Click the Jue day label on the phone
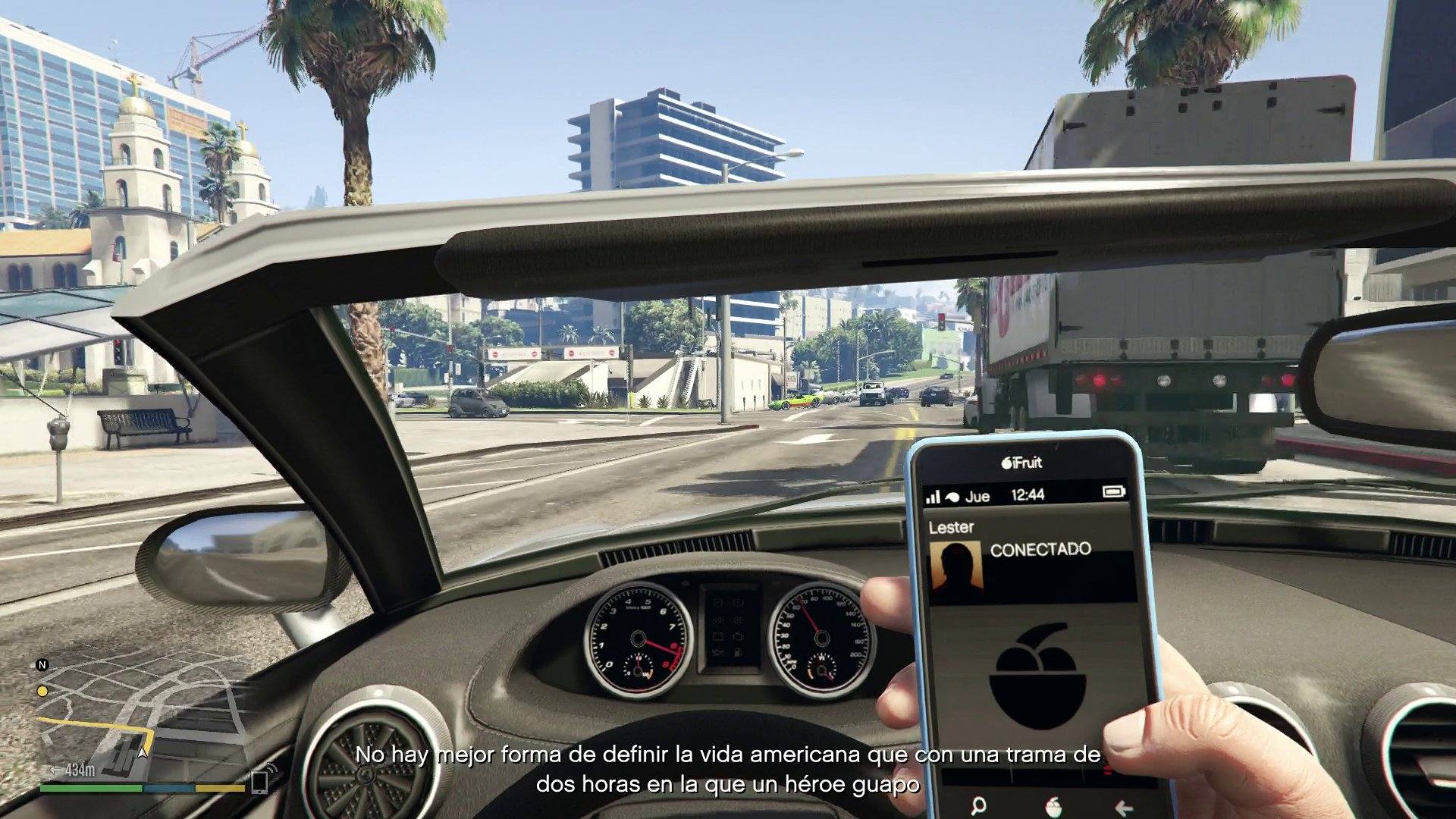 [977, 496]
